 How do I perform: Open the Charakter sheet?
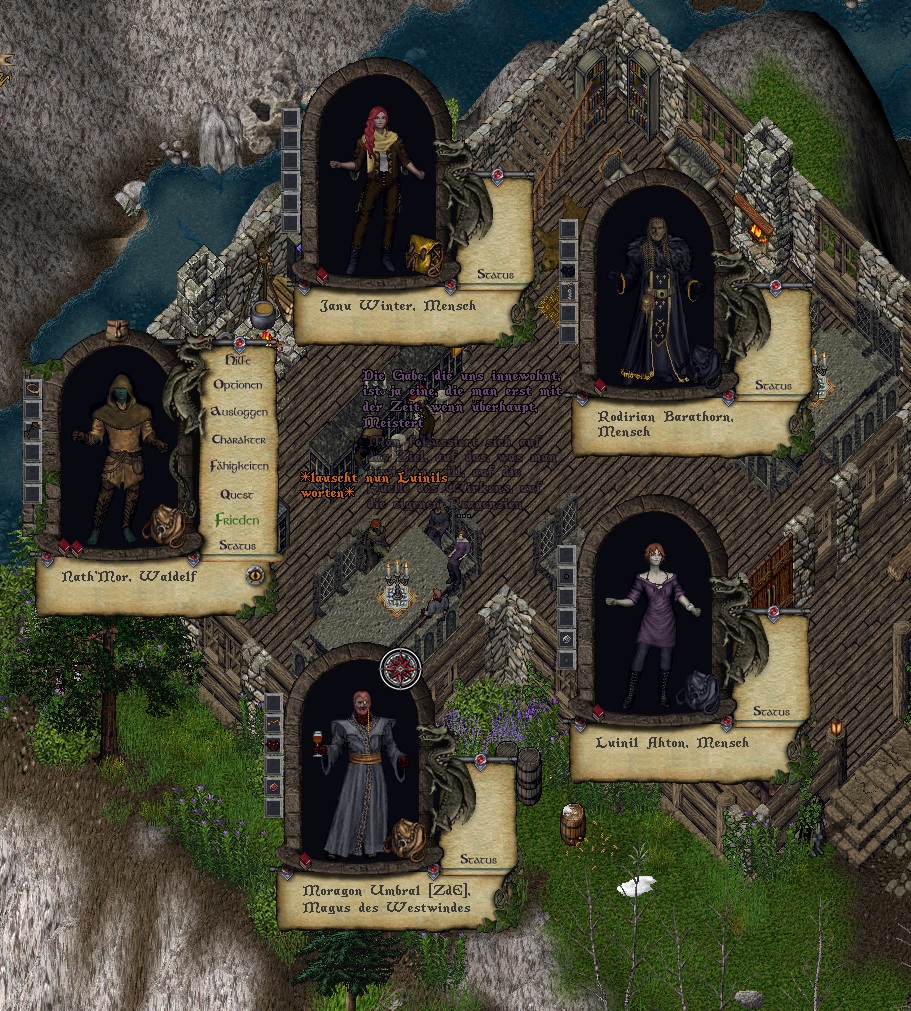[239, 440]
